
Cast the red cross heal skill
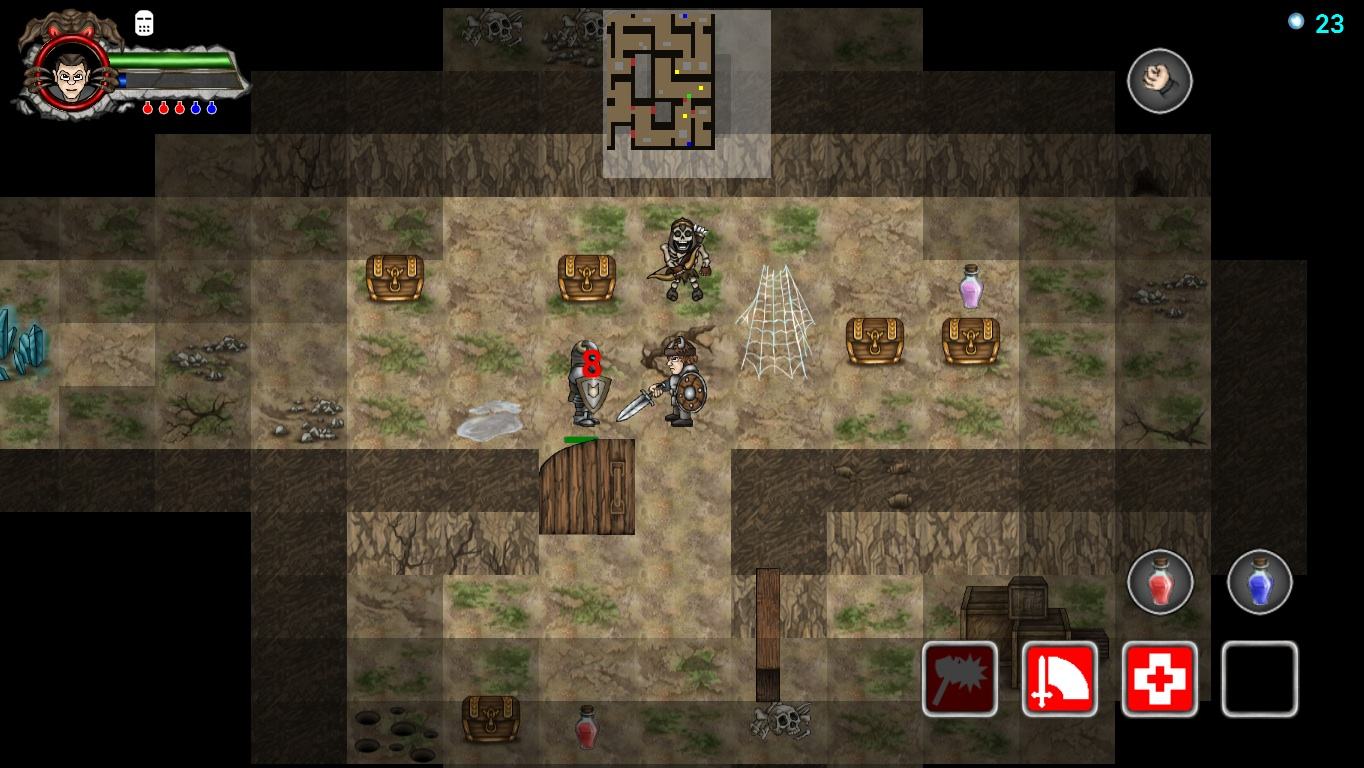[1159, 679]
